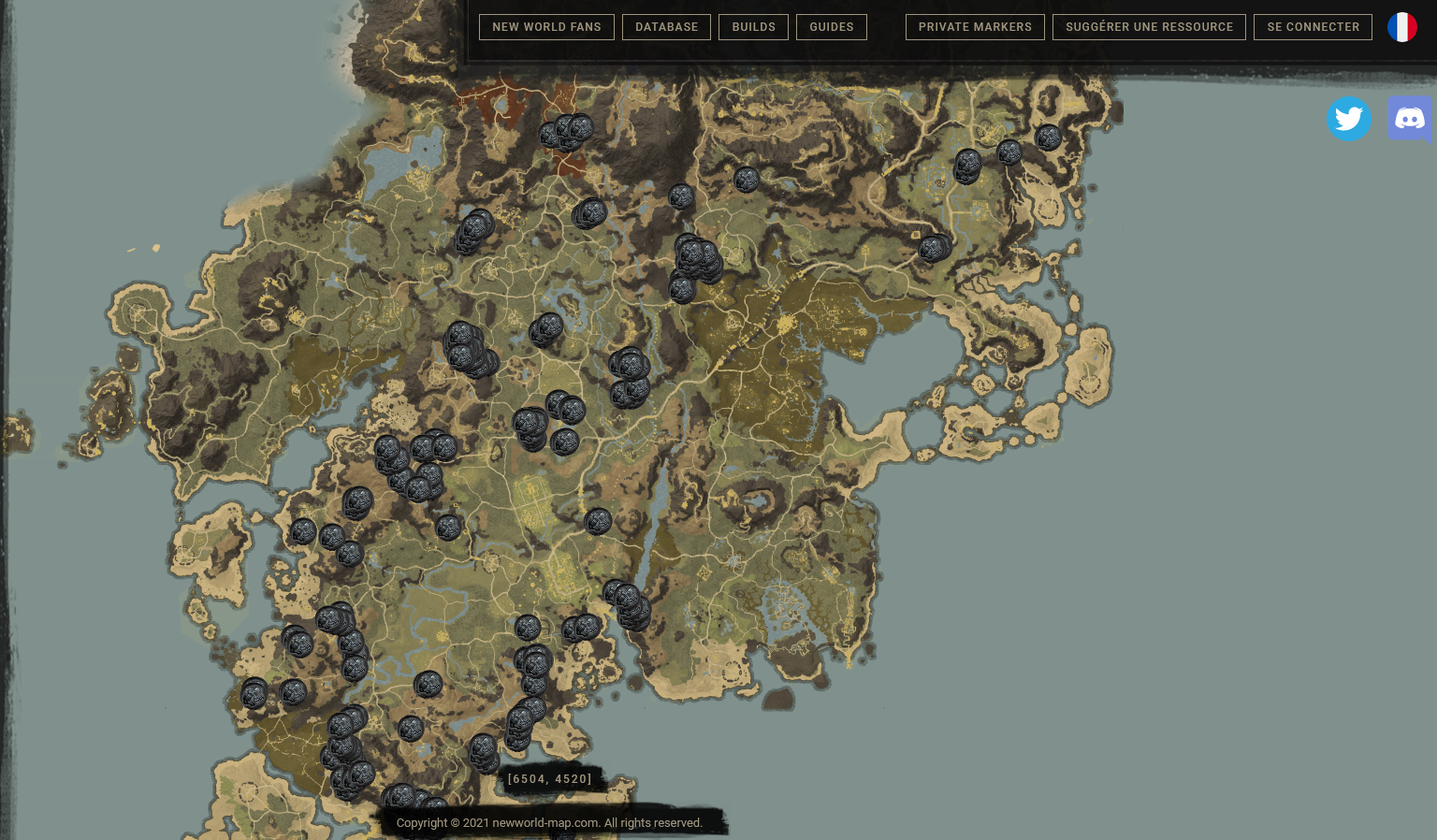This screenshot has width=1437, height=840.
Task: Open the NEW WORLD FANS menu
Action: (x=546, y=27)
